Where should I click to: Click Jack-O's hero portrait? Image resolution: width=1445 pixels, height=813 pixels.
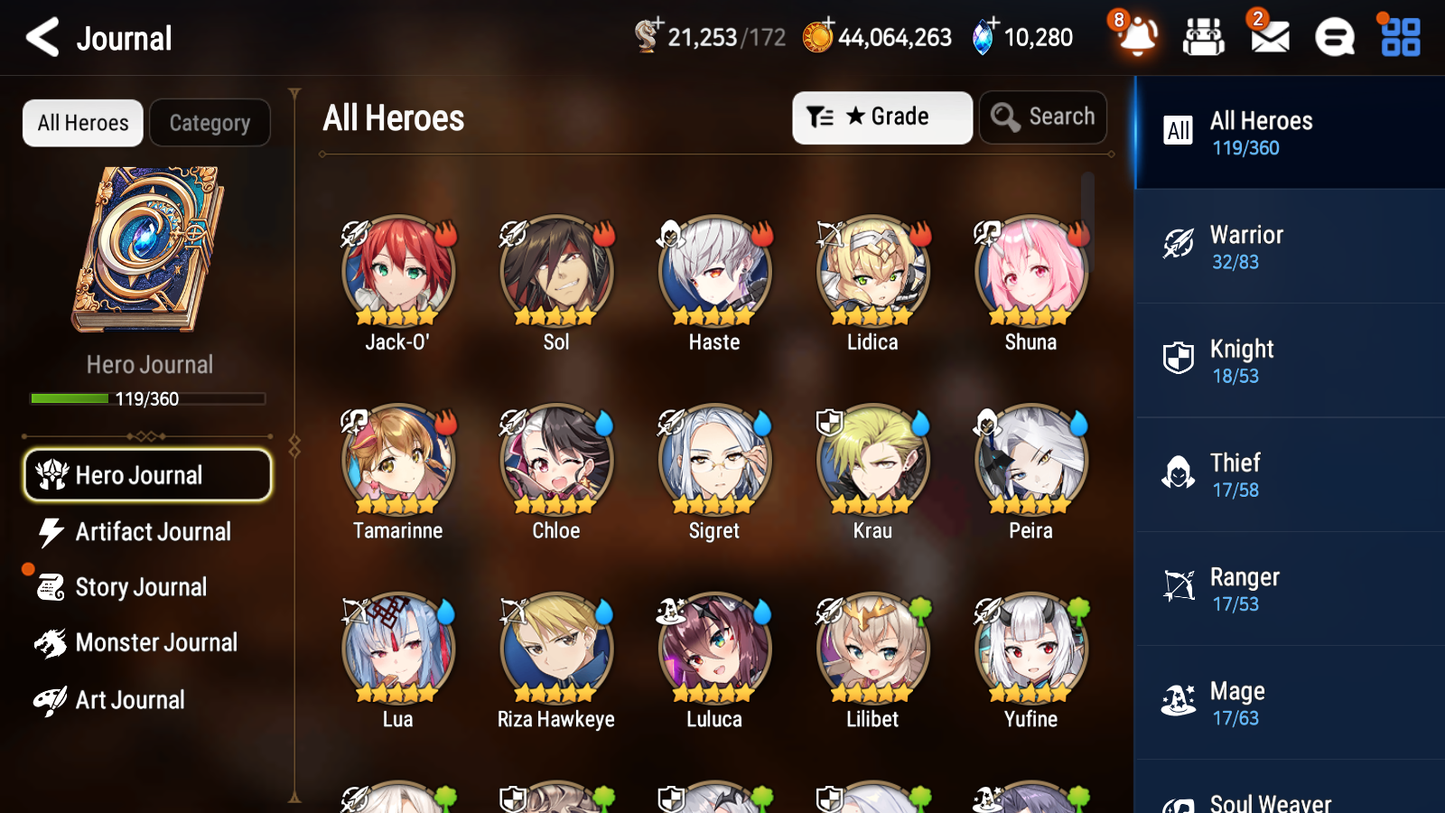point(398,271)
